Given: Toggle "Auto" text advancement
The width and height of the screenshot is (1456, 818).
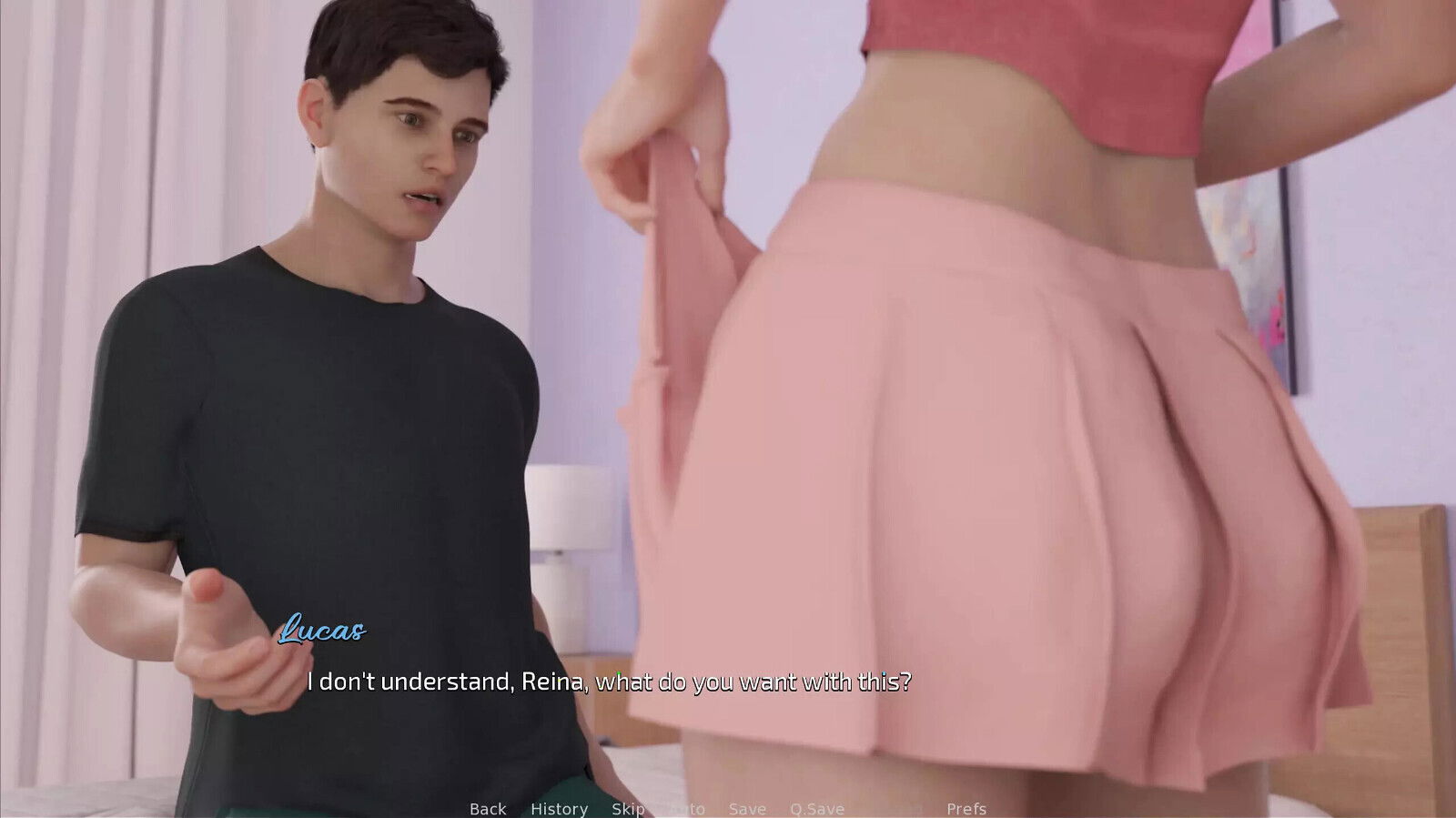Looking at the screenshot, I should click(x=687, y=808).
